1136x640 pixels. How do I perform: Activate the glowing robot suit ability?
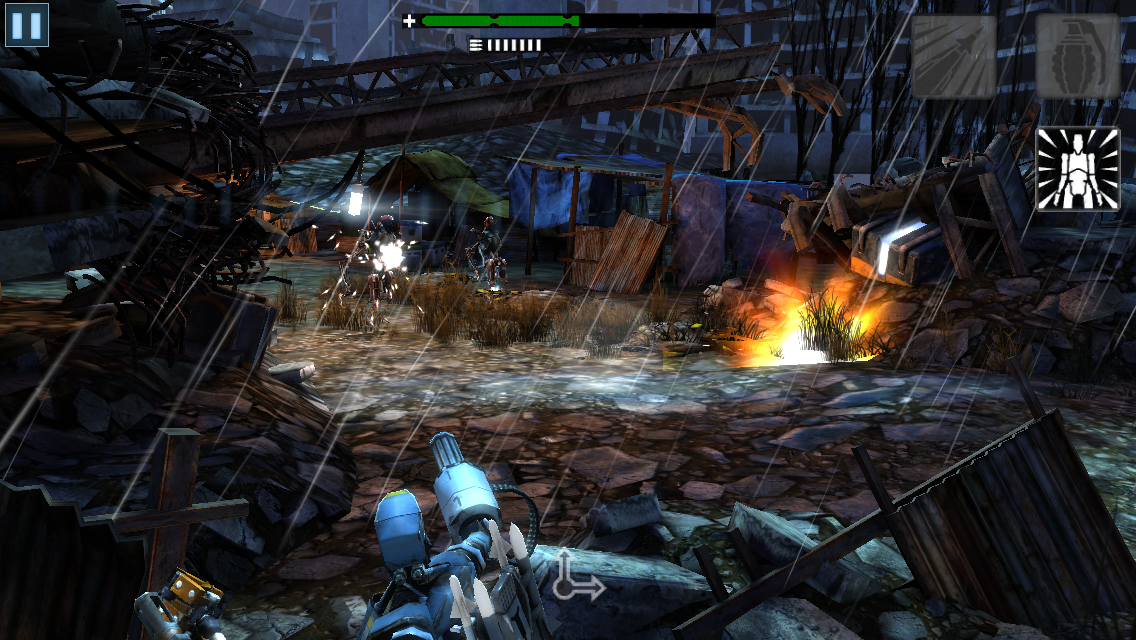[1077, 169]
